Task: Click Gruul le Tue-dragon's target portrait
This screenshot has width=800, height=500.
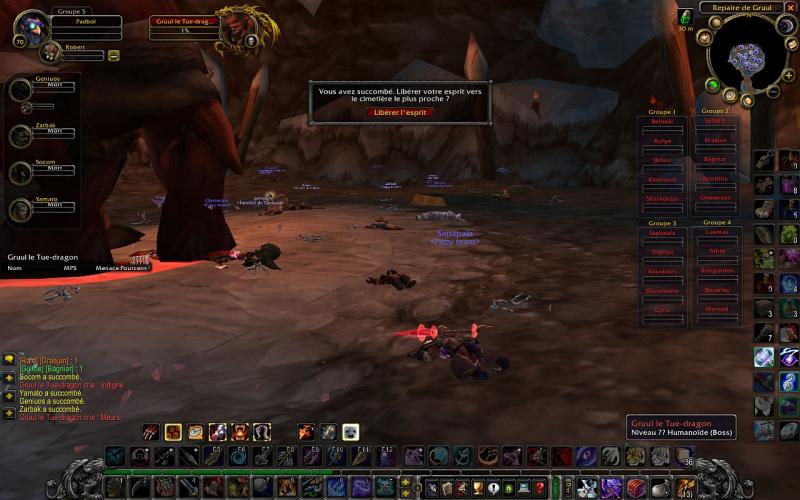Action: tap(234, 25)
